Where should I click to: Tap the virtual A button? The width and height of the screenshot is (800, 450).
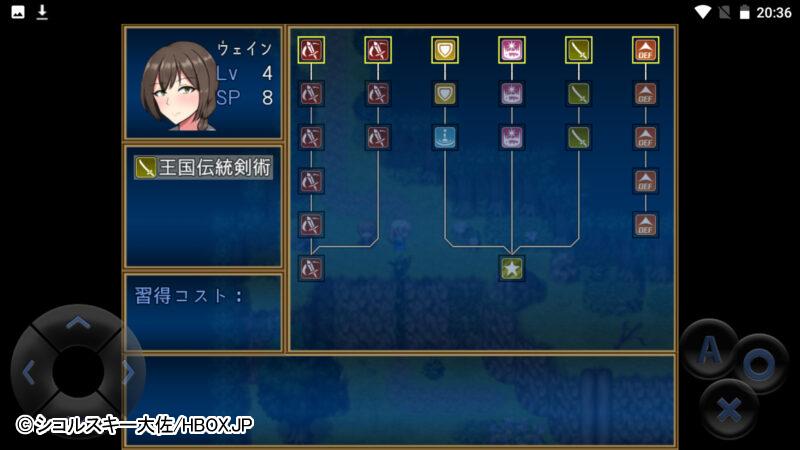709,349
